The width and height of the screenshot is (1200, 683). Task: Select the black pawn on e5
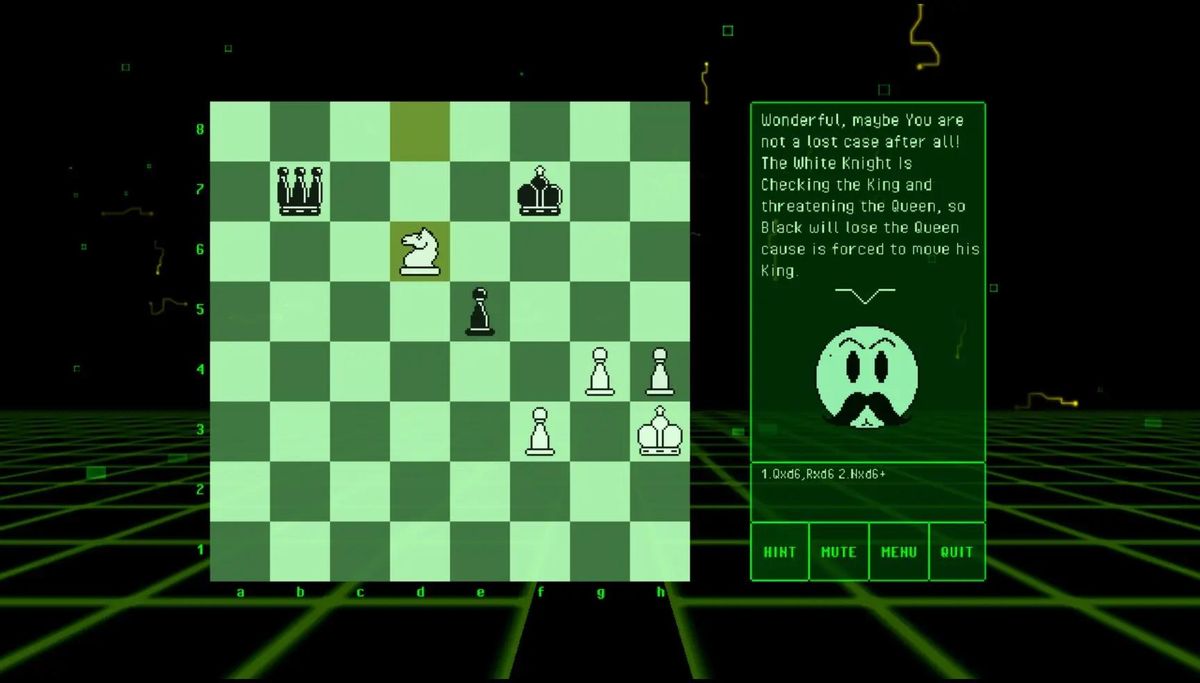coord(480,311)
